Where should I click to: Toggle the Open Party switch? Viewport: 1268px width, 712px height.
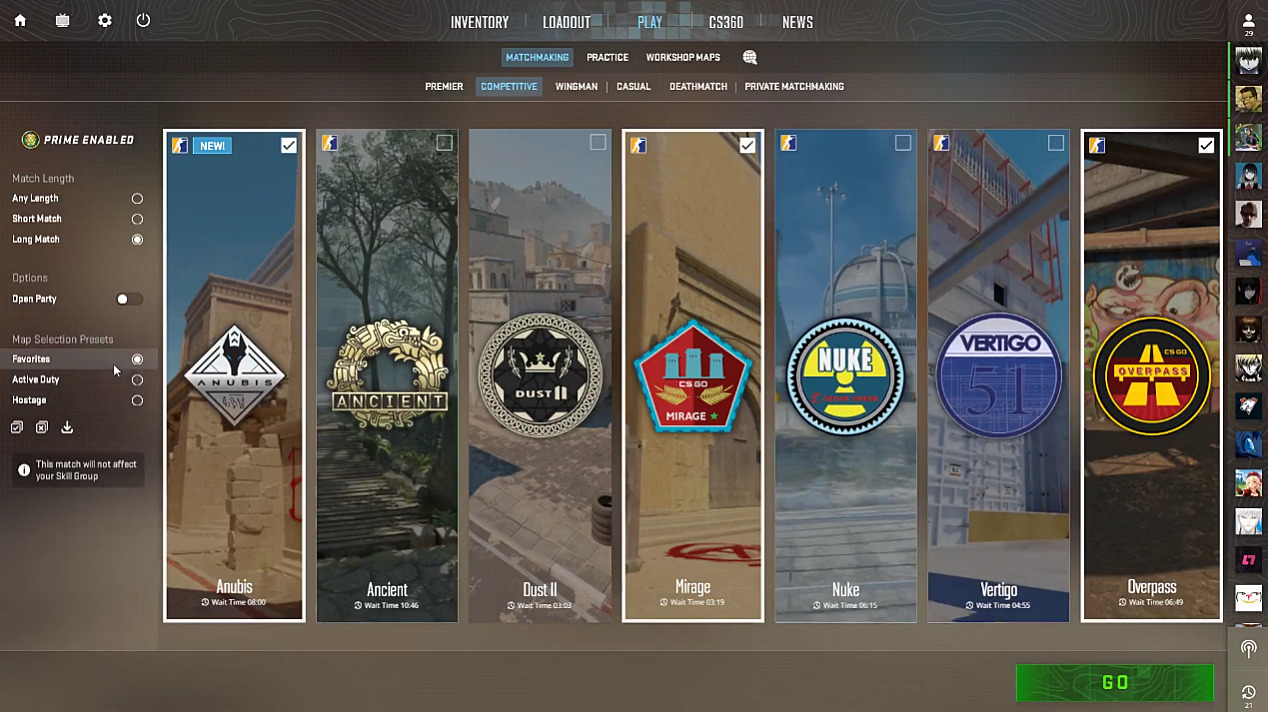pos(129,299)
